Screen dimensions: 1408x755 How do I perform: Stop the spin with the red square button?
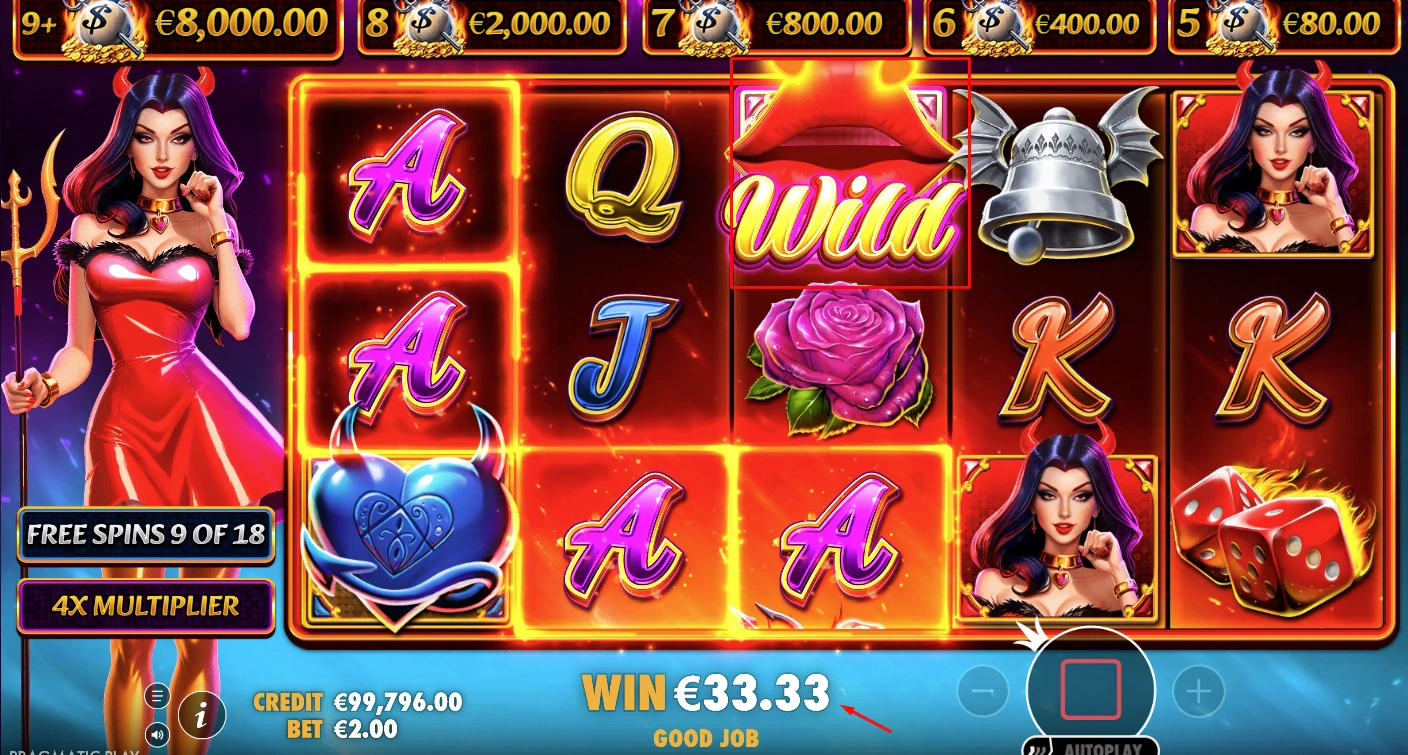pyautogui.click(x=1090, y=689)
